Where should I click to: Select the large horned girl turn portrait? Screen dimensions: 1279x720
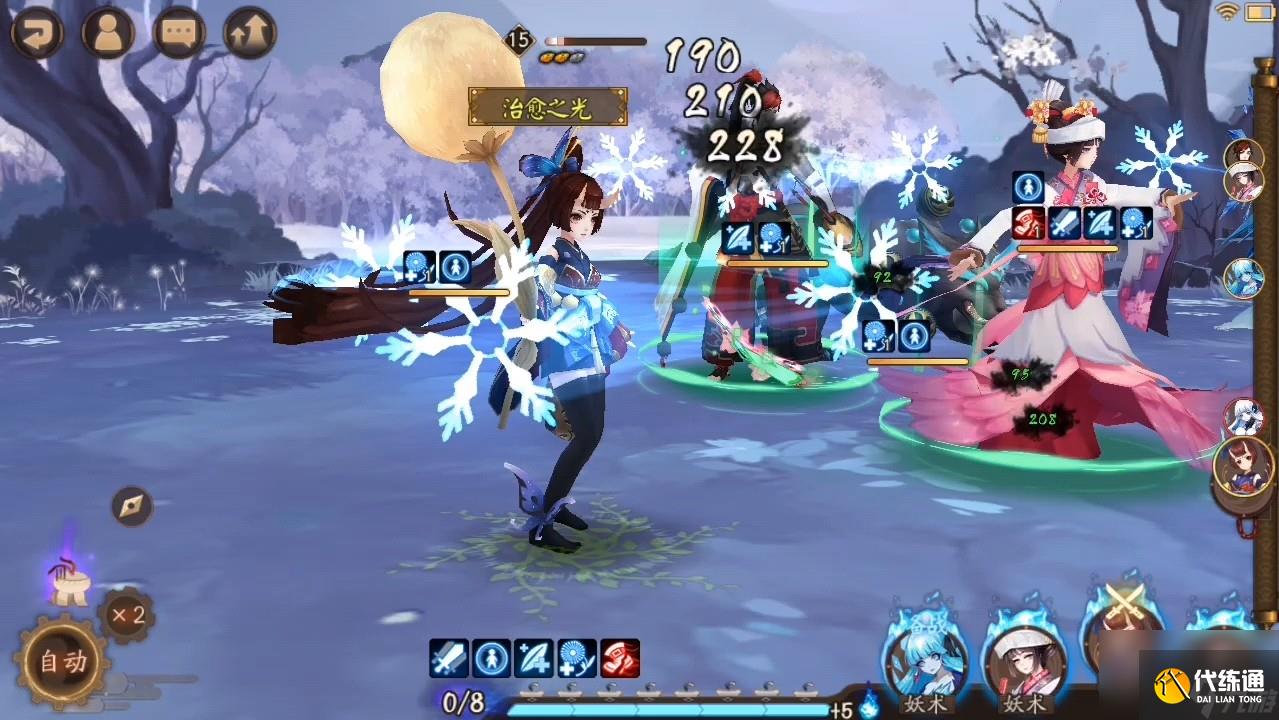[1243, 466]
